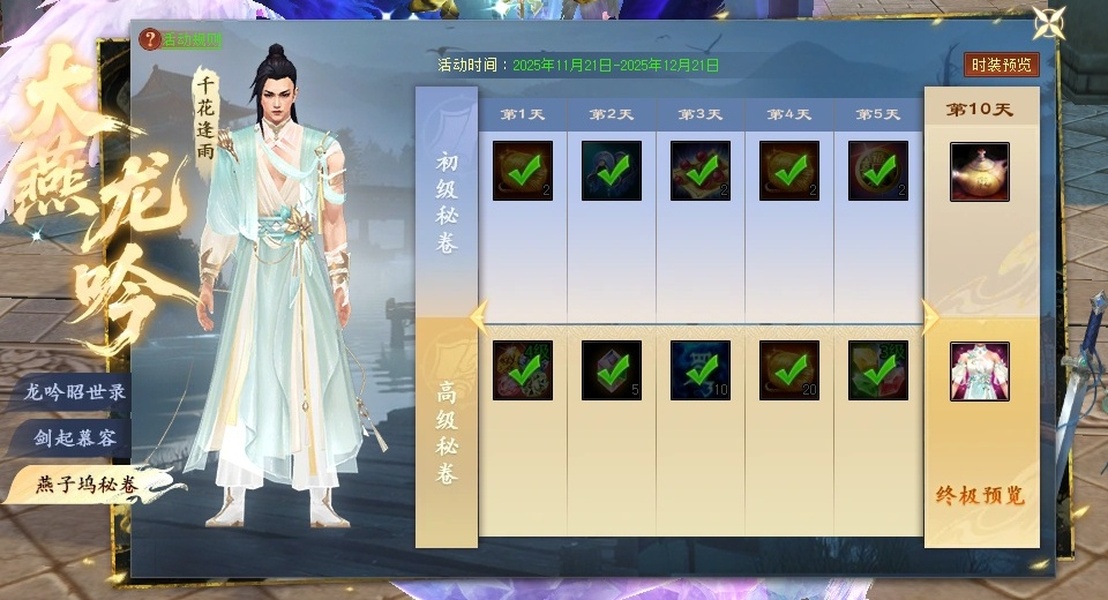Select 第3天 高级秘卷 reward with count 10
1108x600 pixels.
[x=700, y=371]
